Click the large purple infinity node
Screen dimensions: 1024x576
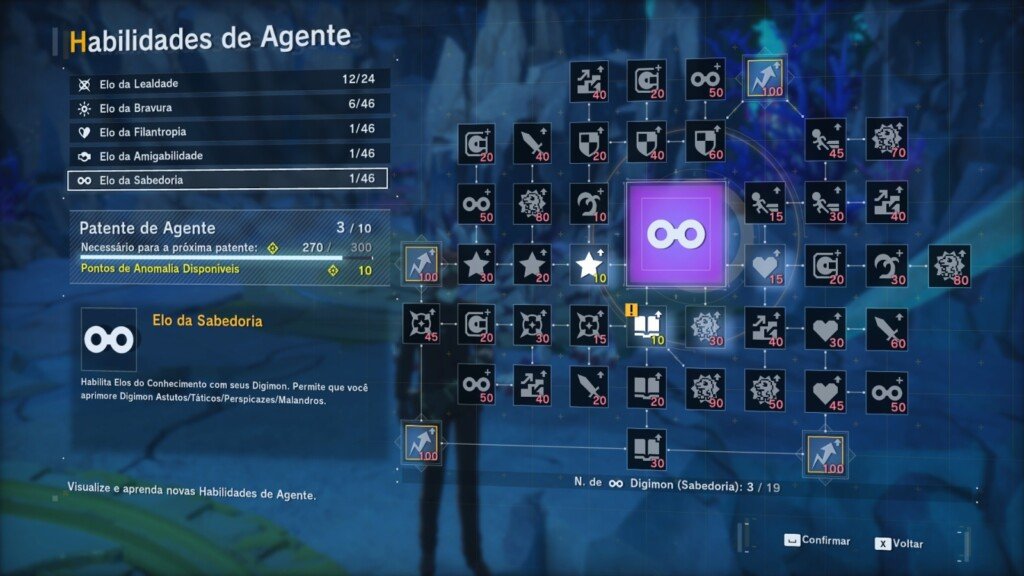[x=675, y=232]
